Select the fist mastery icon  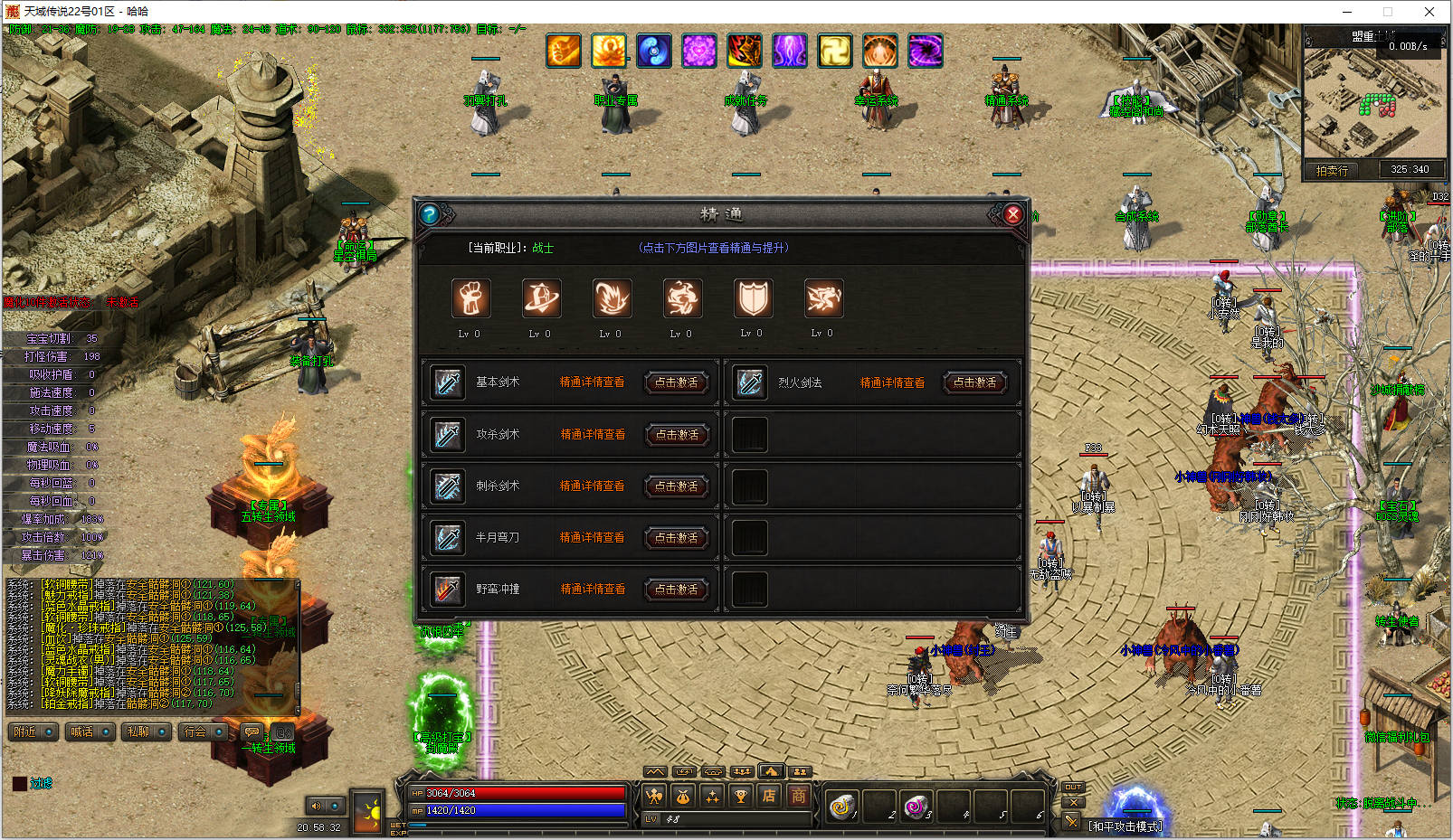click(470, 298)
